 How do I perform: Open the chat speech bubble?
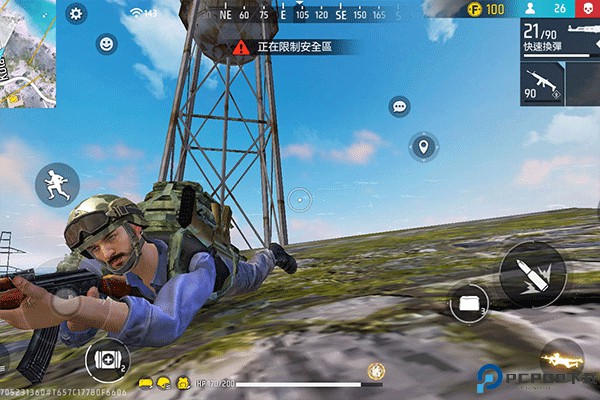(x=400, y=106)
